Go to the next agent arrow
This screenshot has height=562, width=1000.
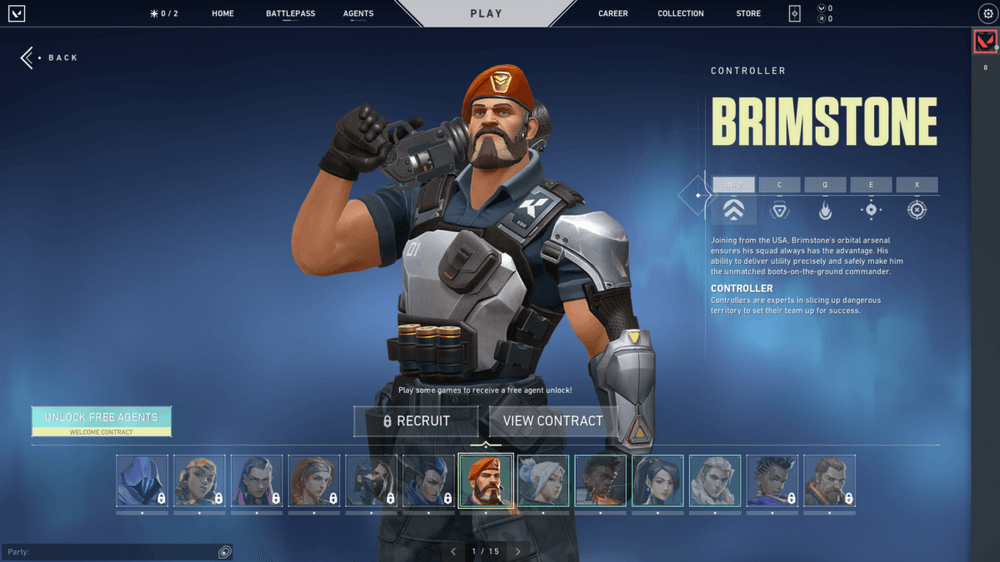point(518,551)
